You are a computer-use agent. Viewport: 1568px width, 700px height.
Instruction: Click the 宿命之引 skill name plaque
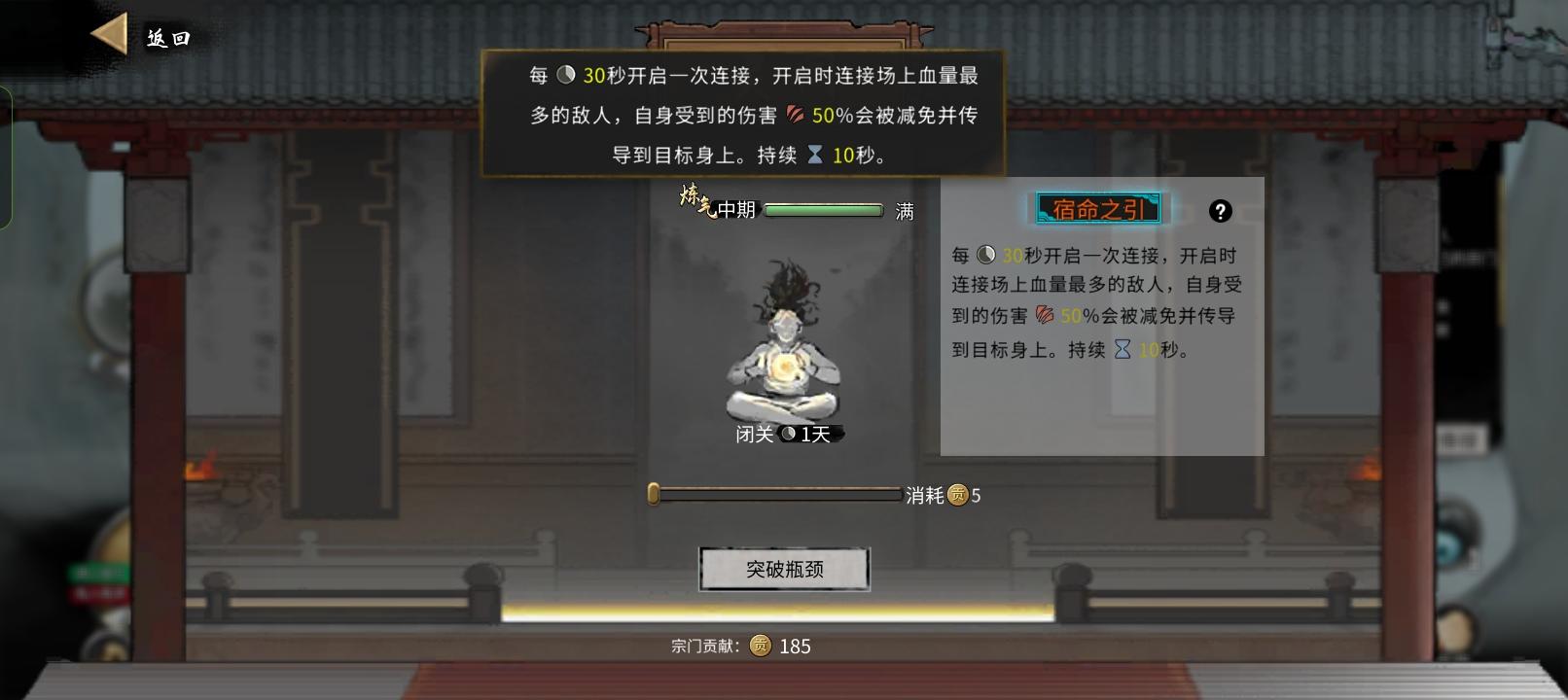(1097, 207)
